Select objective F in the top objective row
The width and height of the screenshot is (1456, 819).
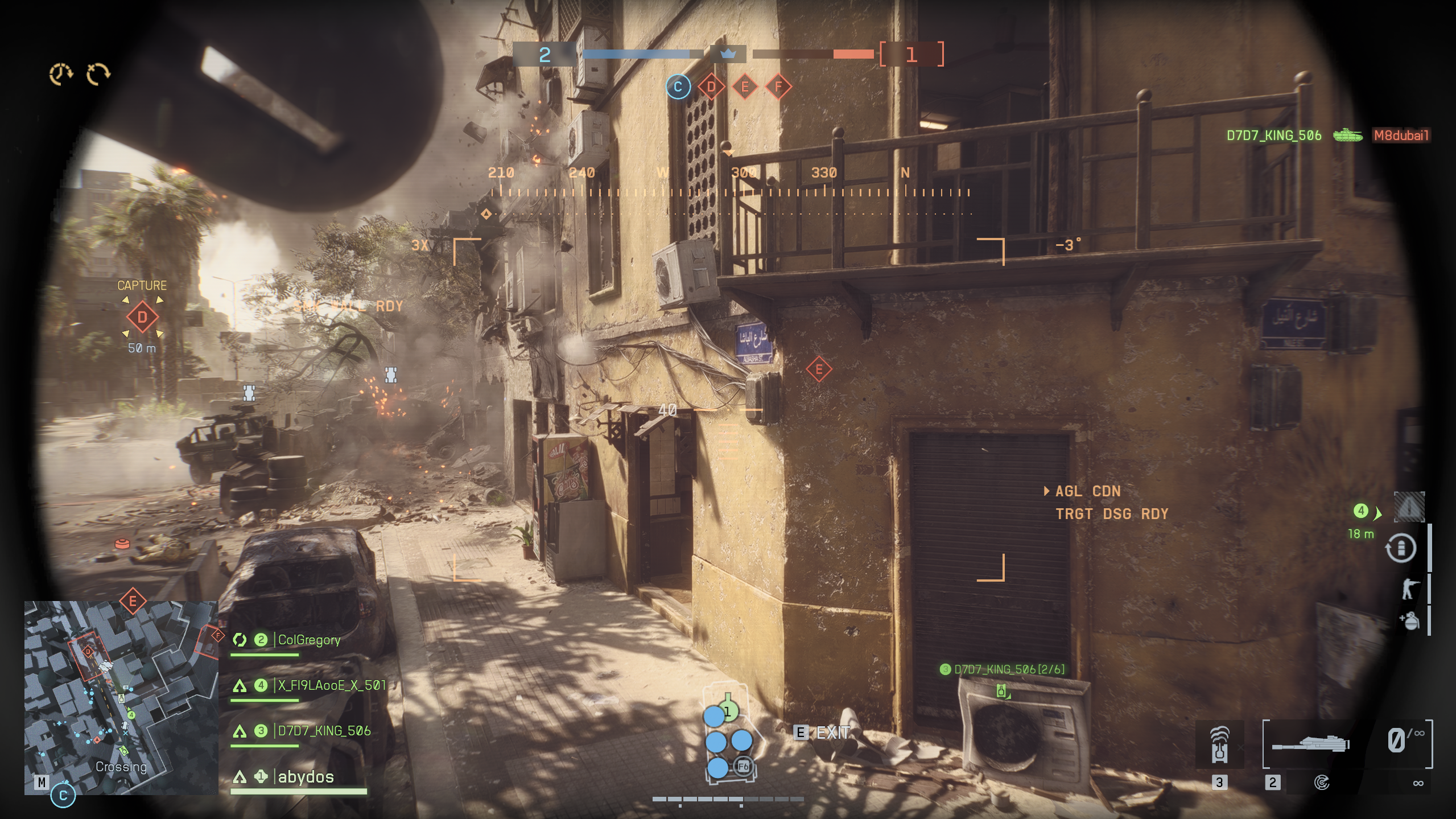pyautogui.click(x=778, y=87)
